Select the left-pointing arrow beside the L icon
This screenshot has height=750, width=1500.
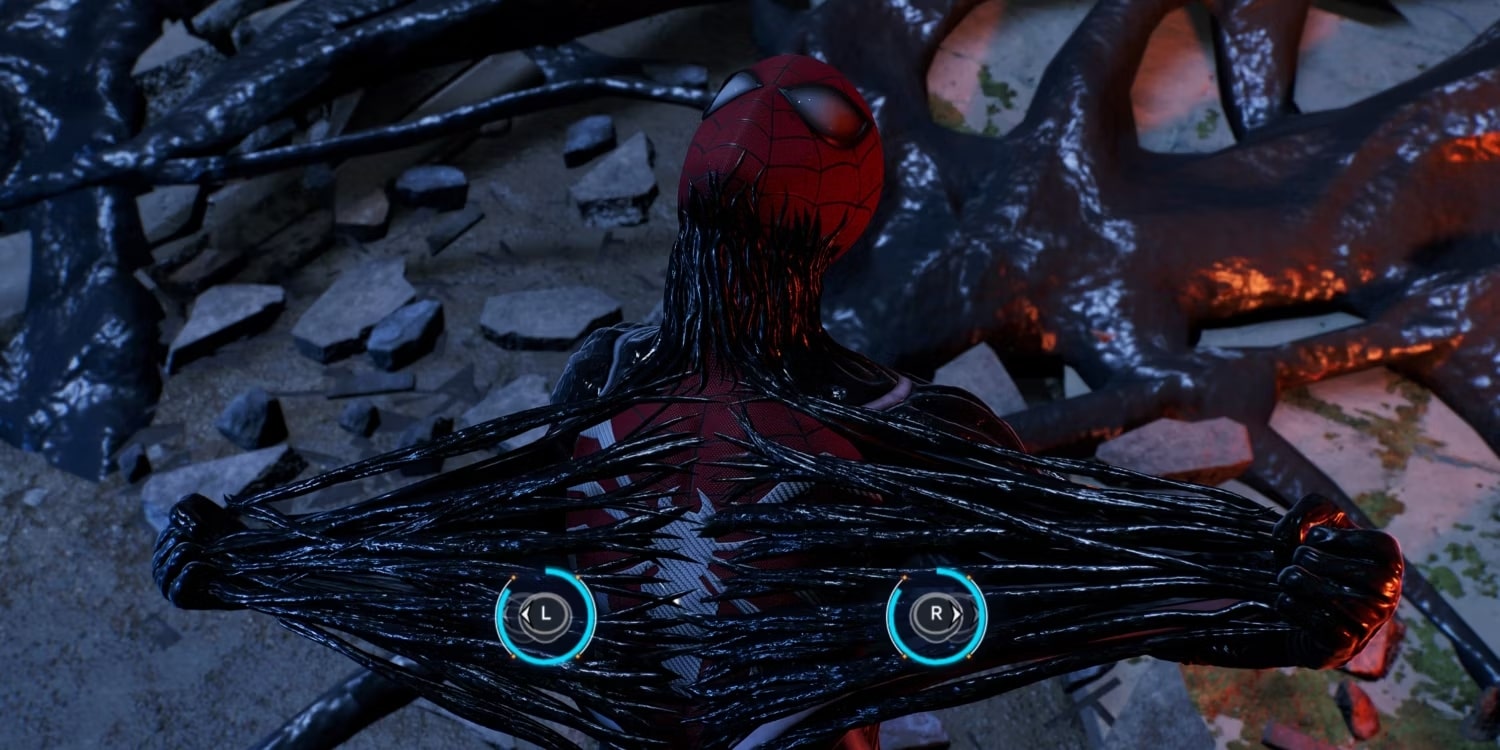[x=526, y=613]
